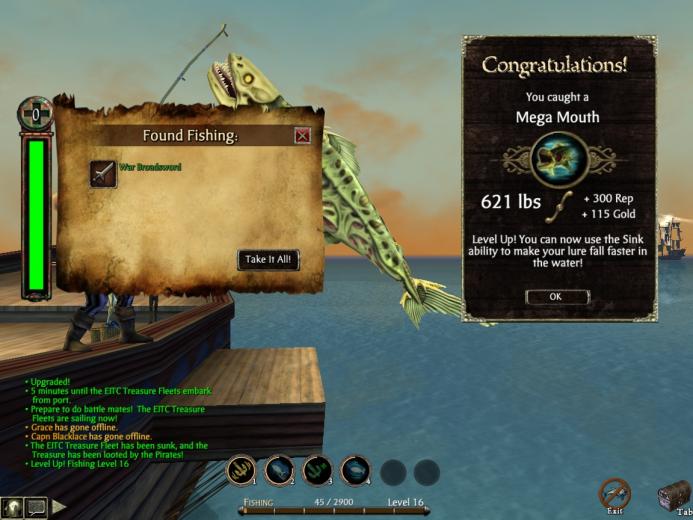The image size is (693, 520).
Task: Exit fishing mode
Action: (614, 493)
